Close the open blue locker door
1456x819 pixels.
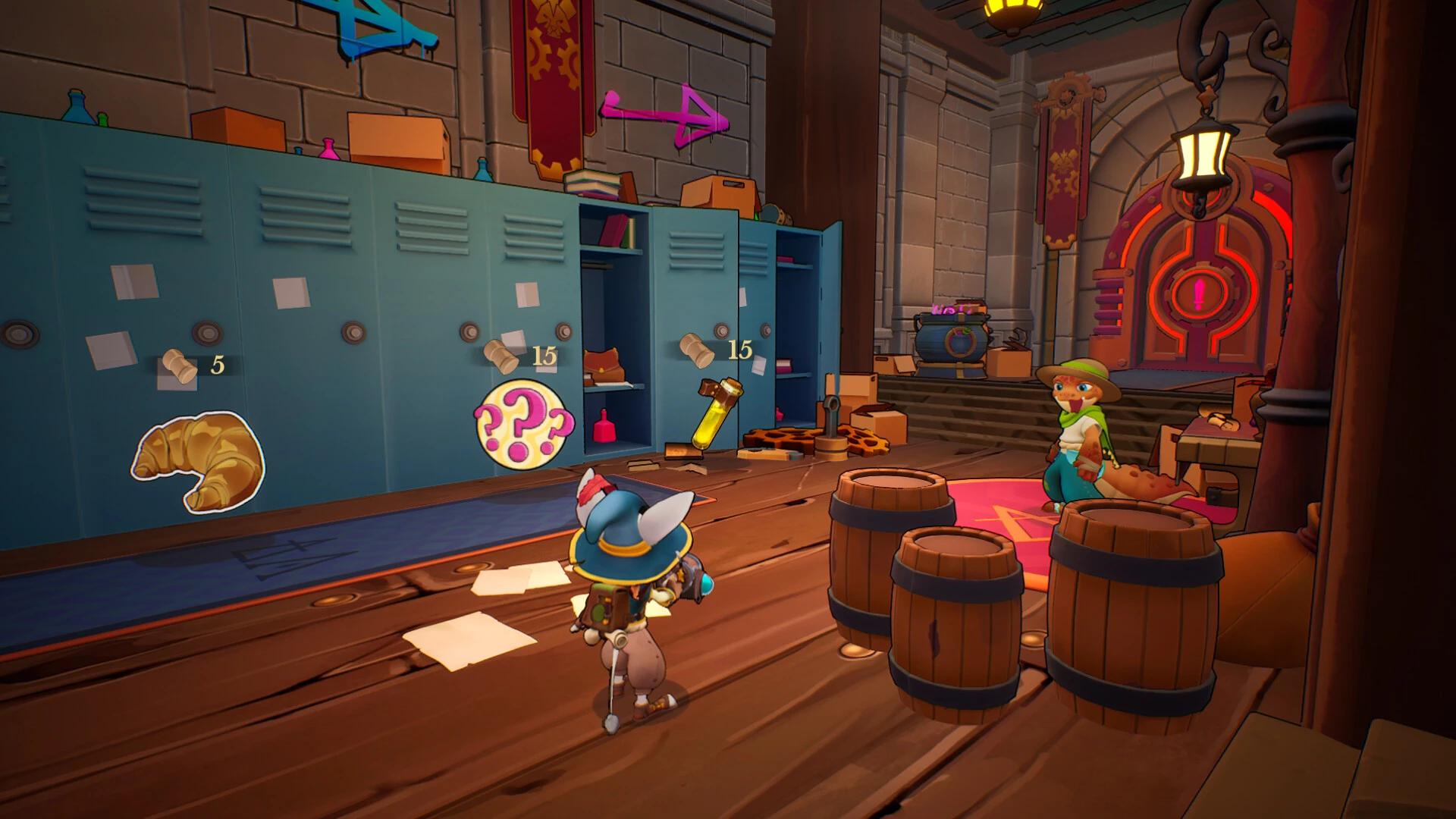[823, 318]
